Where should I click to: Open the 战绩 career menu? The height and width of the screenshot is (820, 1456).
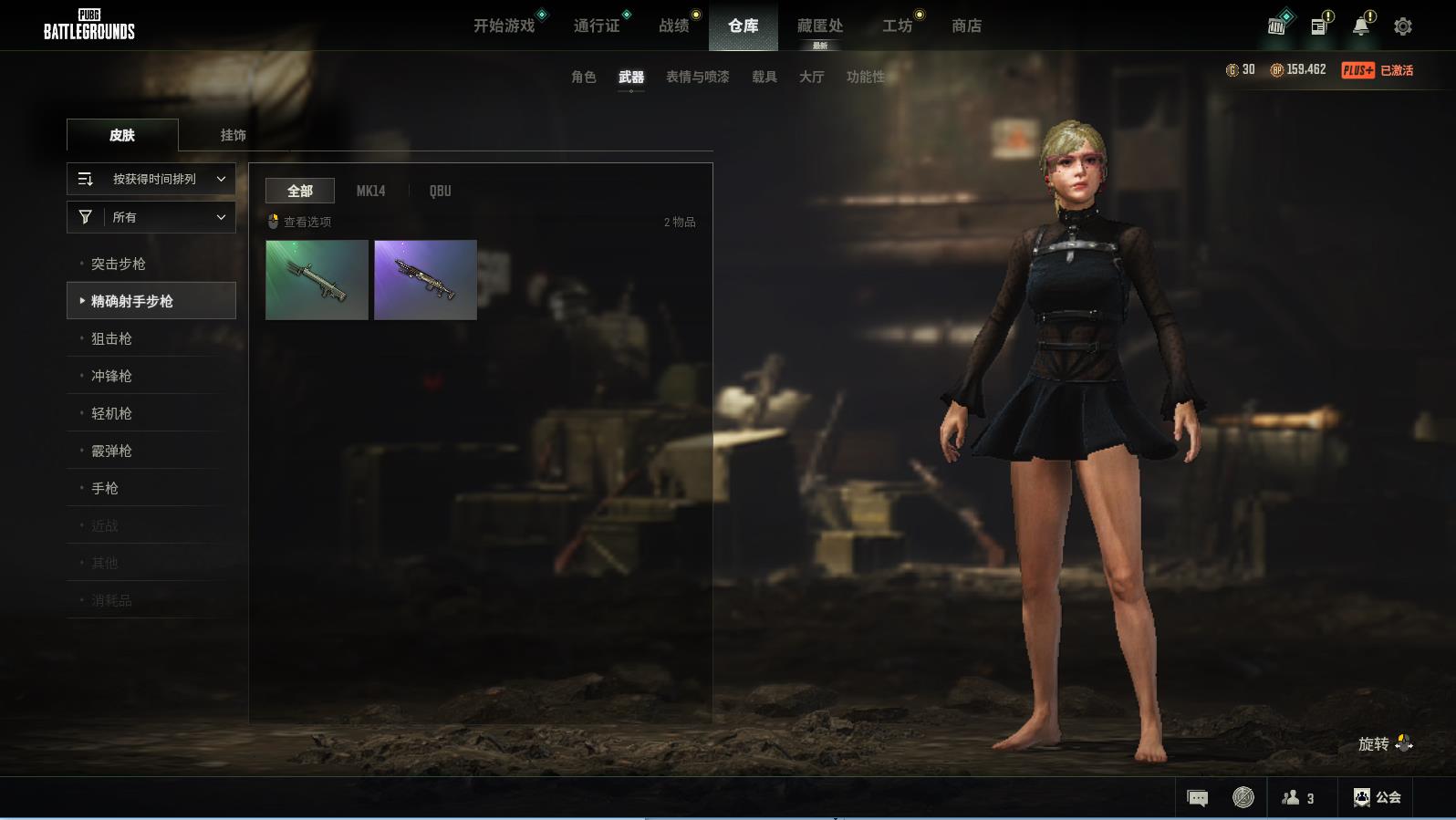coord(674,26)
